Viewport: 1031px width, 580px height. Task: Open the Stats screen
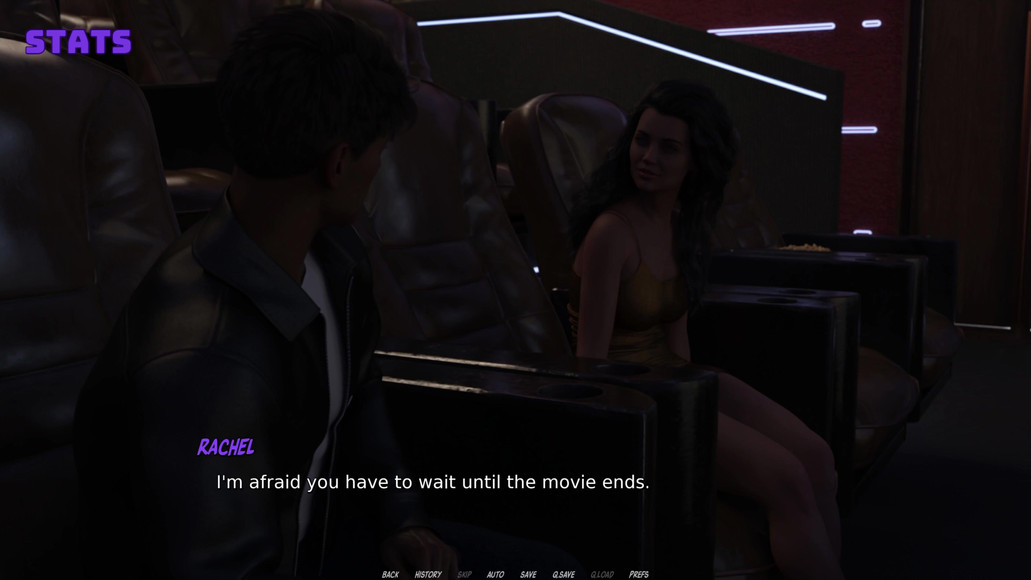pos(78,42)
